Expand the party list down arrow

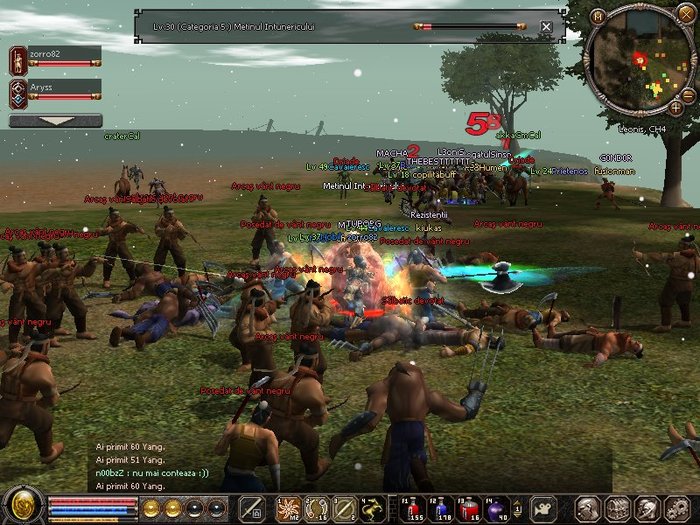tap(55, 121)
